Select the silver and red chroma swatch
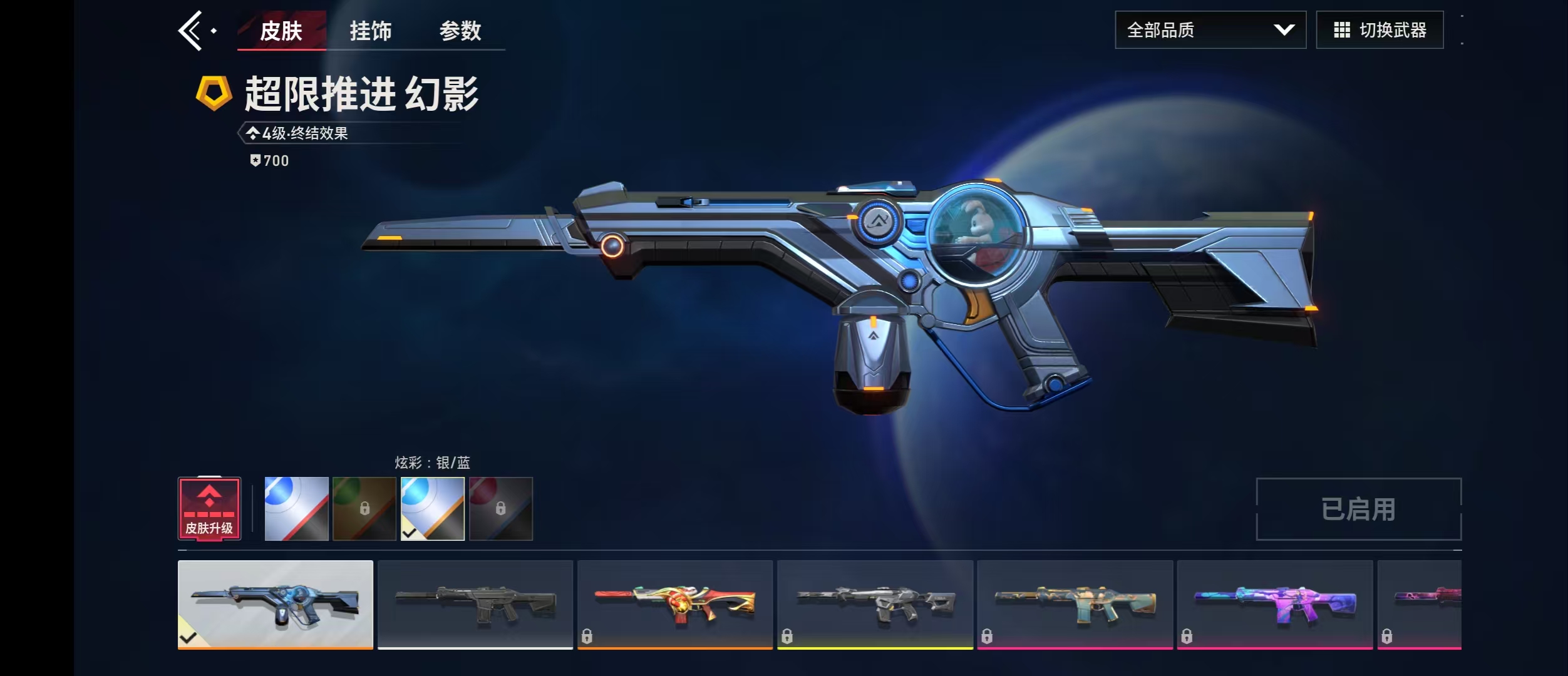 (296, 508)
